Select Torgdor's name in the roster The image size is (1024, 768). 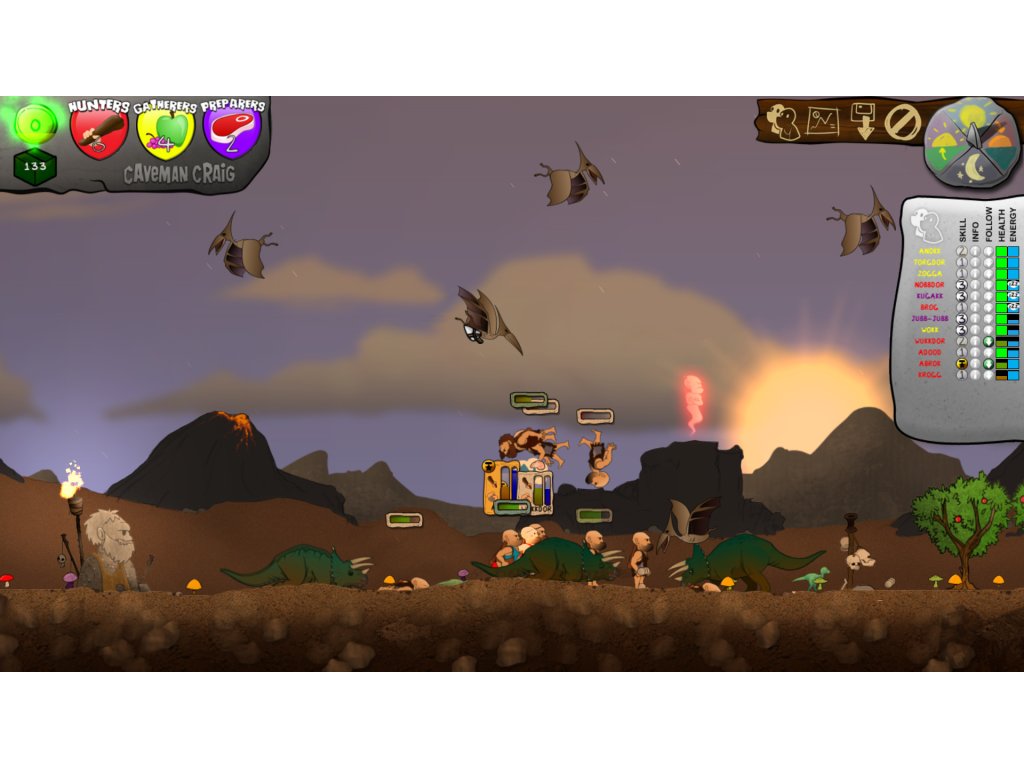pyautogui.click(x=929, y=262)
